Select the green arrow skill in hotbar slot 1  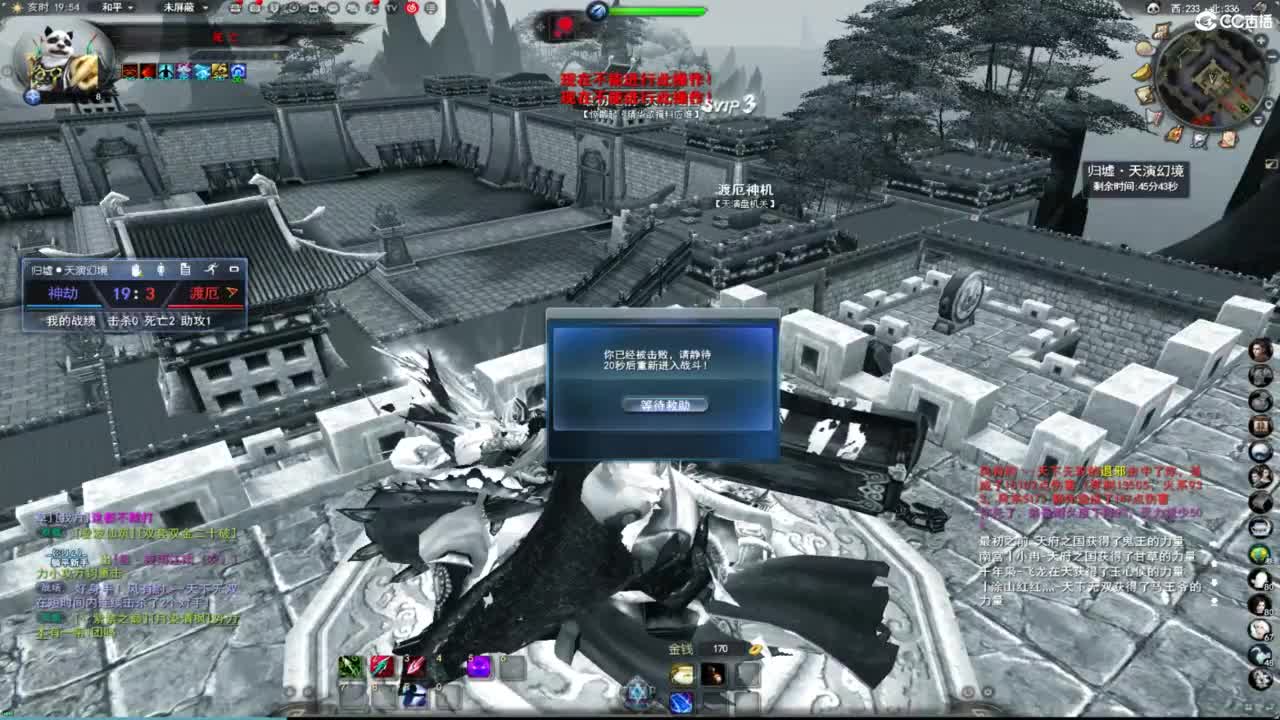pyautogui.click(x=351, y=665)
